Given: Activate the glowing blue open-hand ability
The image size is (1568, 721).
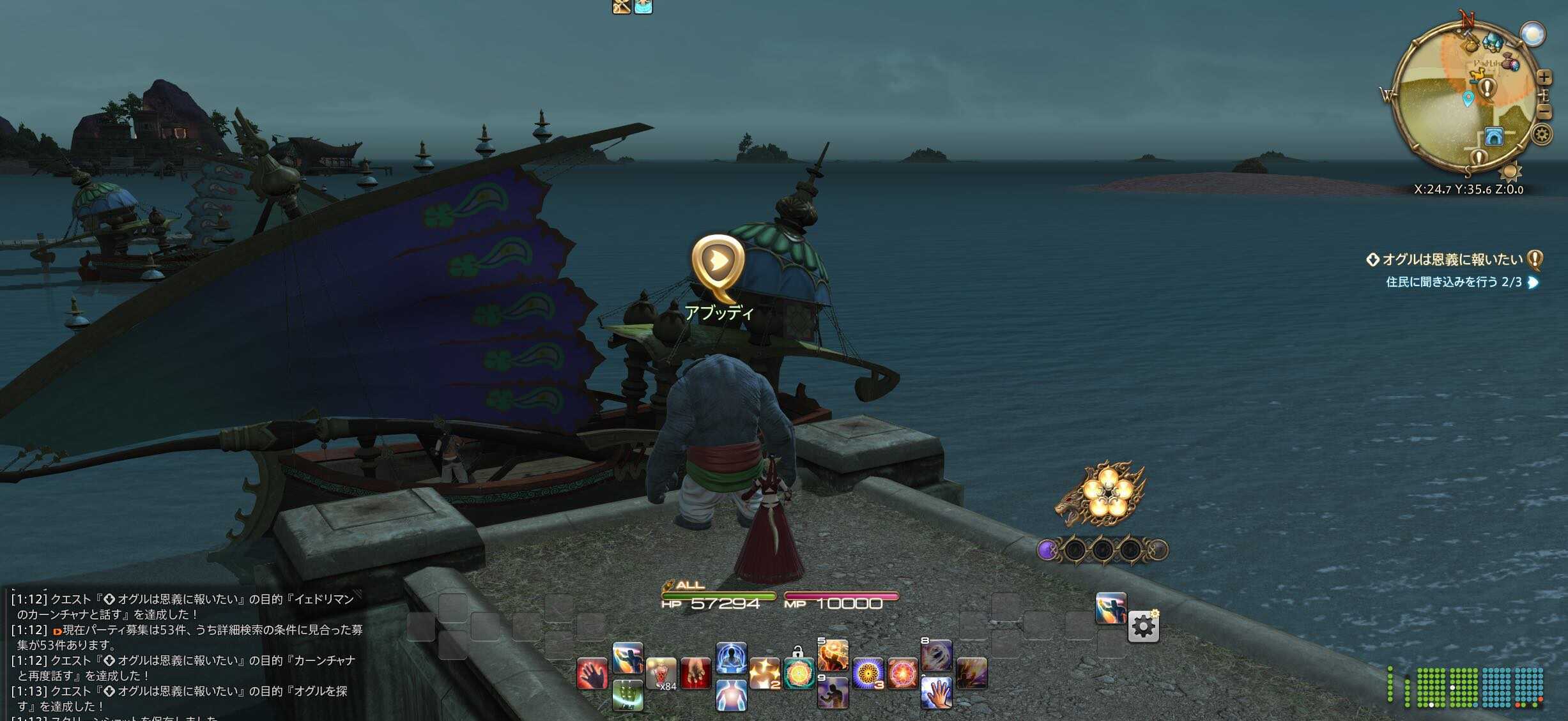Looking at the screenshot, I should click(937, 692).
